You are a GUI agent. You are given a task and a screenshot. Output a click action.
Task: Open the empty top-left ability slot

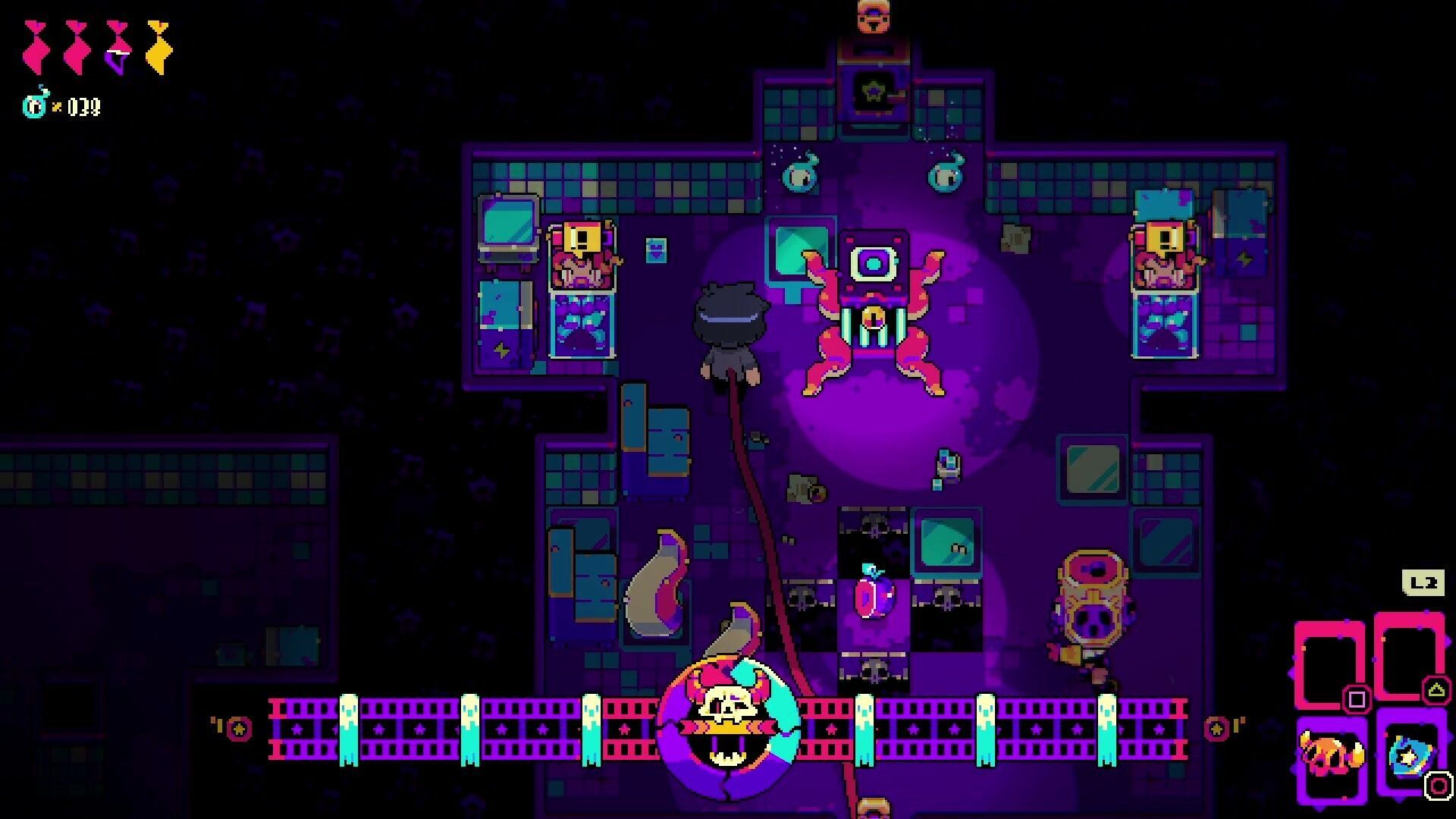pos(1332,665)
